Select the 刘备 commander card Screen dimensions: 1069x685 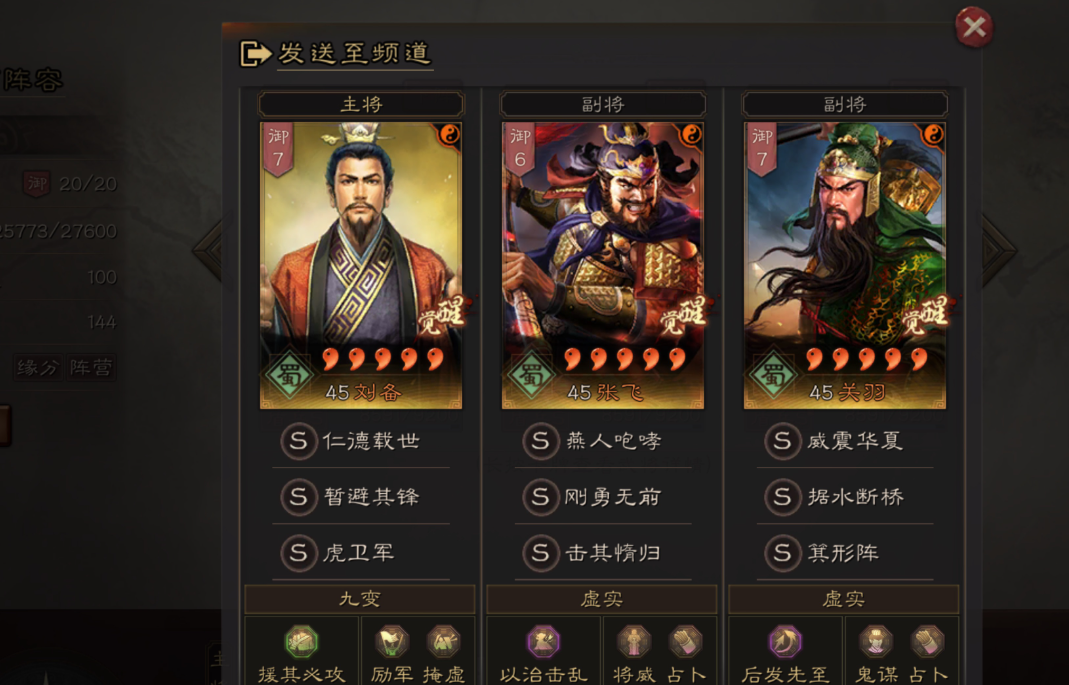(x=361, y=265)
